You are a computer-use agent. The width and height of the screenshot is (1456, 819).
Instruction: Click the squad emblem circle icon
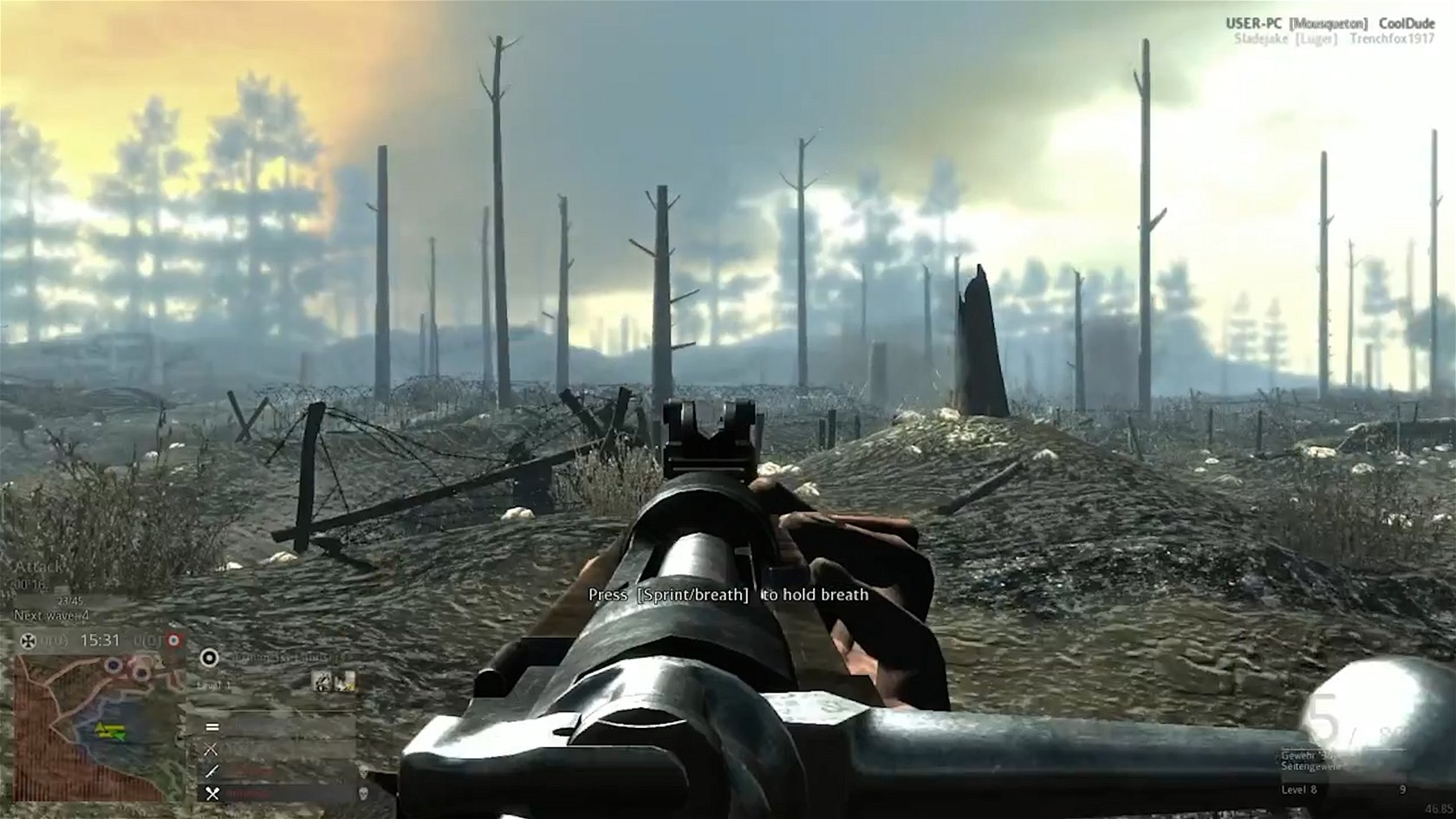click(209, 657)
